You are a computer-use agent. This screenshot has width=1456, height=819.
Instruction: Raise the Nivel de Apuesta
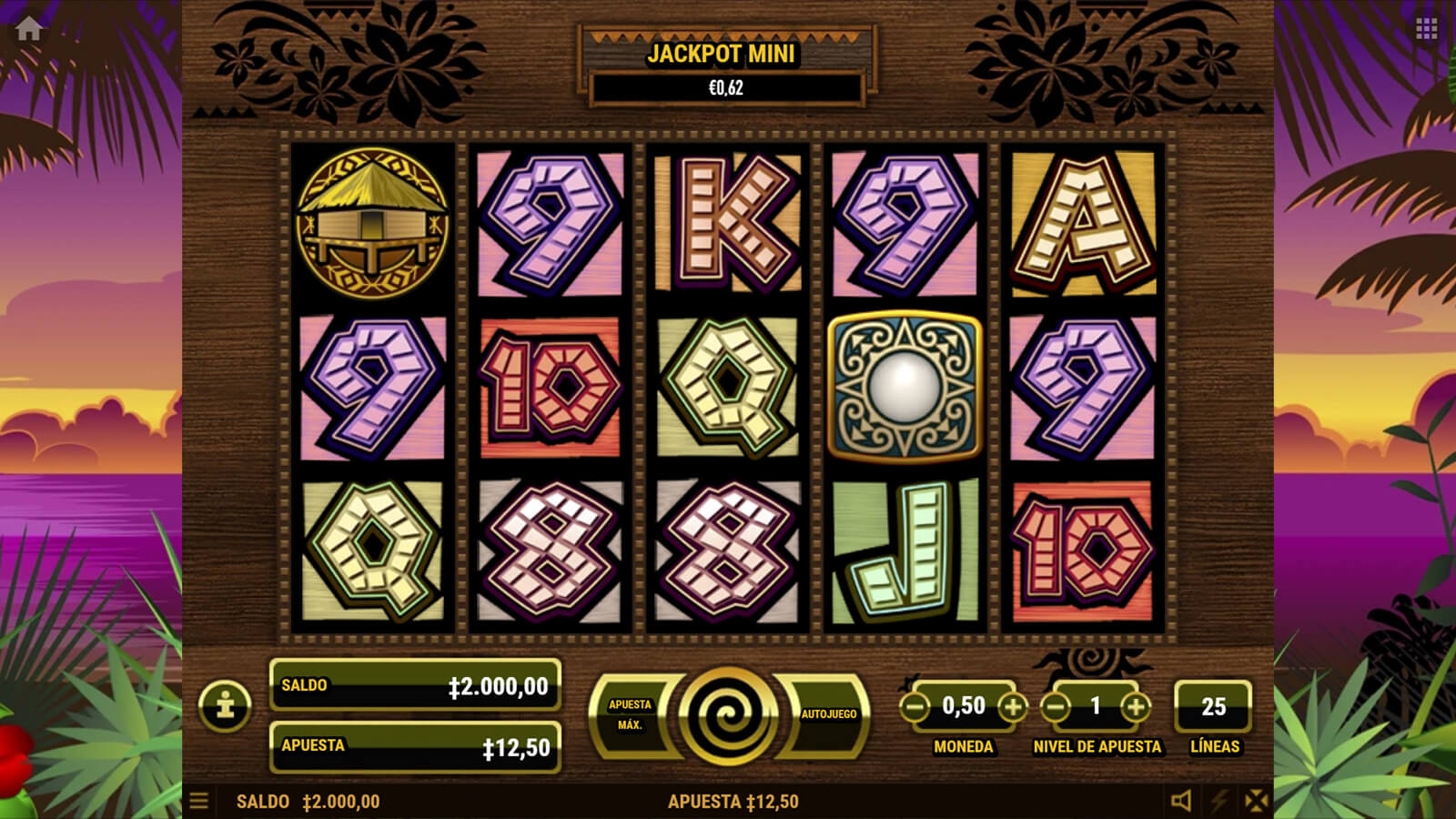[1135, 706]
